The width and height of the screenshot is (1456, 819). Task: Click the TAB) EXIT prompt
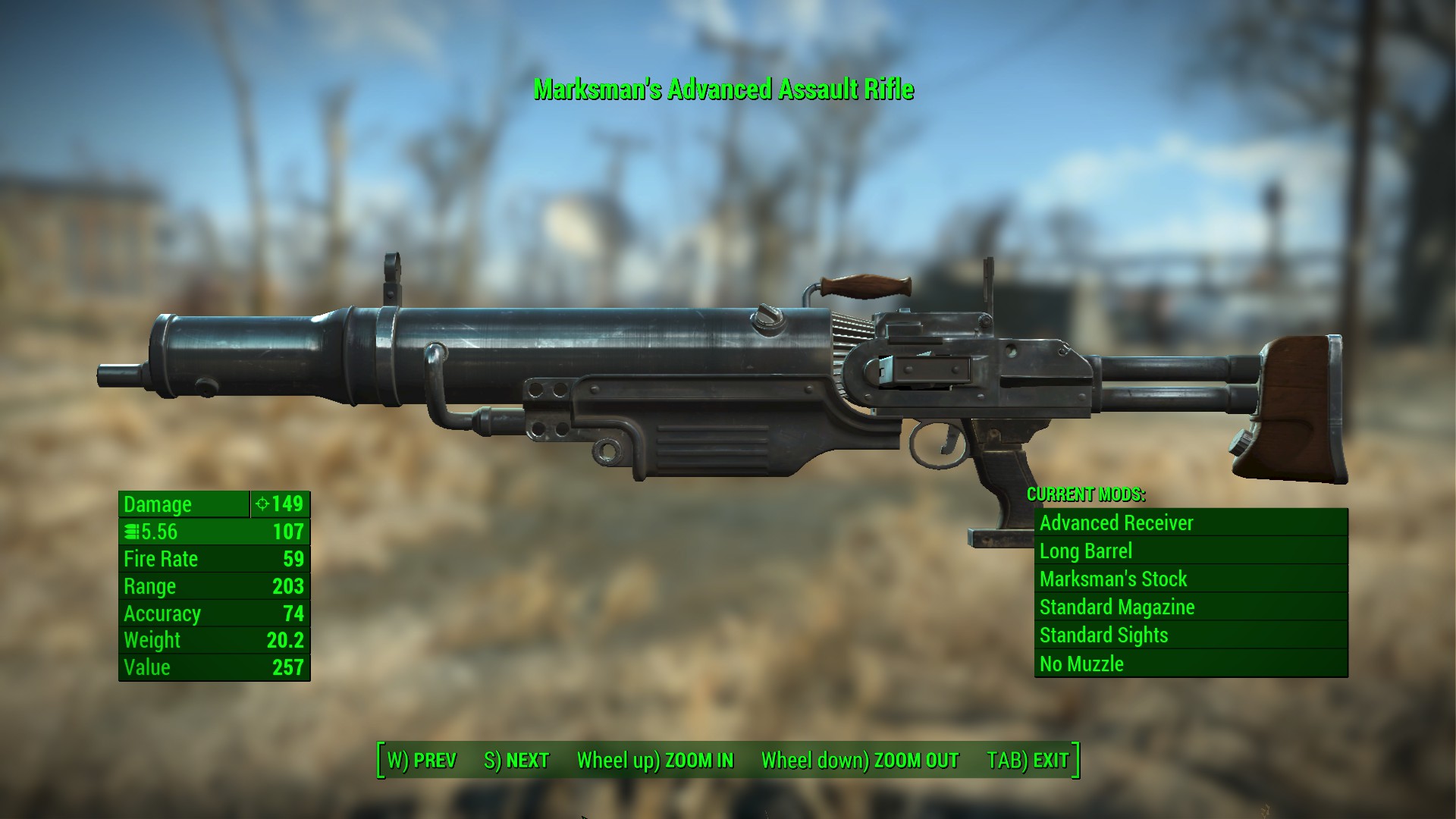(x=1027, y=759)
